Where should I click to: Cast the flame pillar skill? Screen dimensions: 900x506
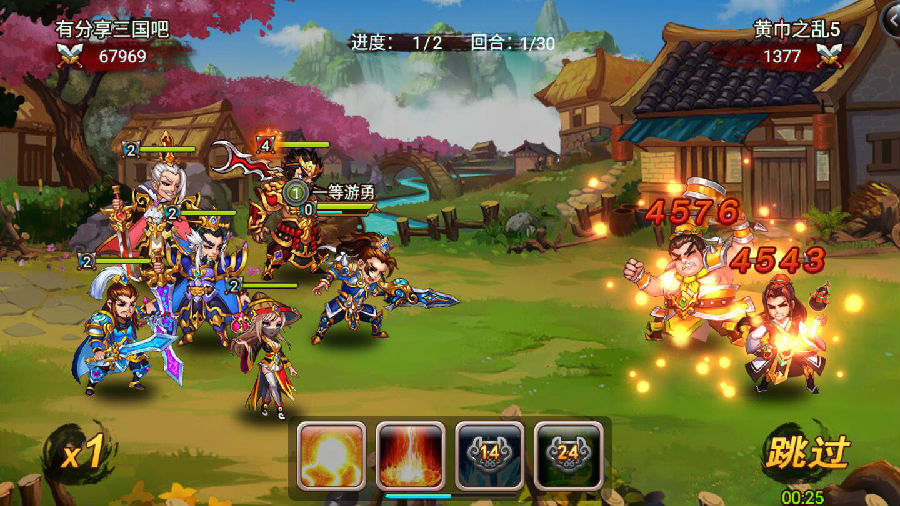(x=410, y=455)
